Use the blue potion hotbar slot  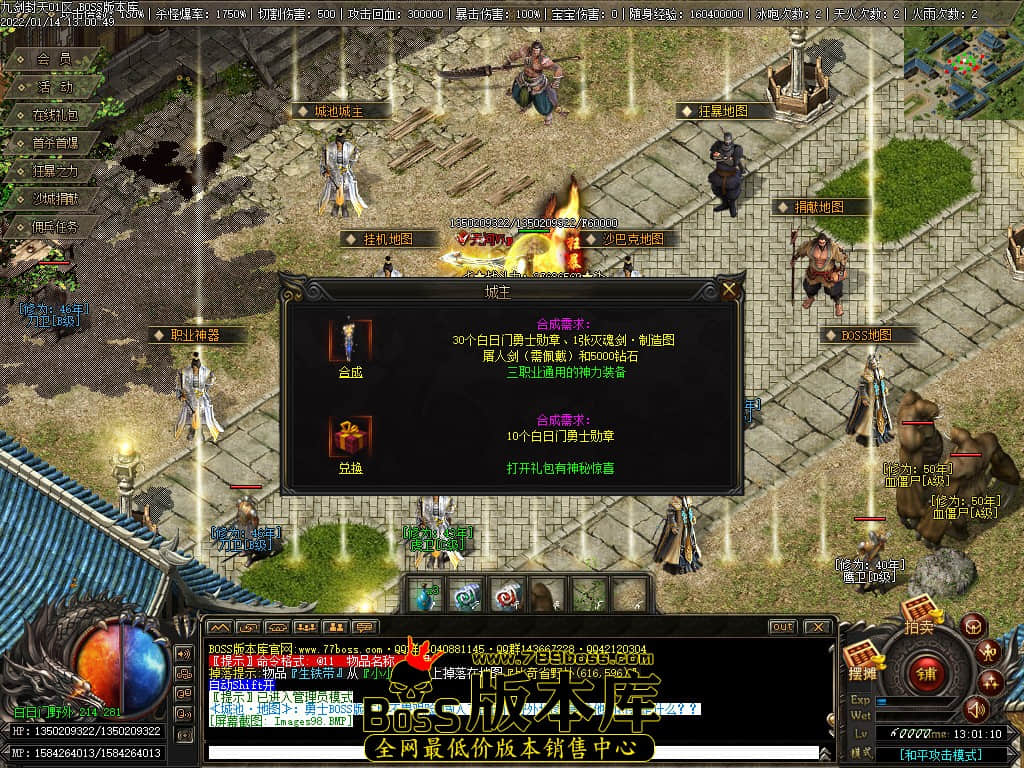[x=425, y=594]
